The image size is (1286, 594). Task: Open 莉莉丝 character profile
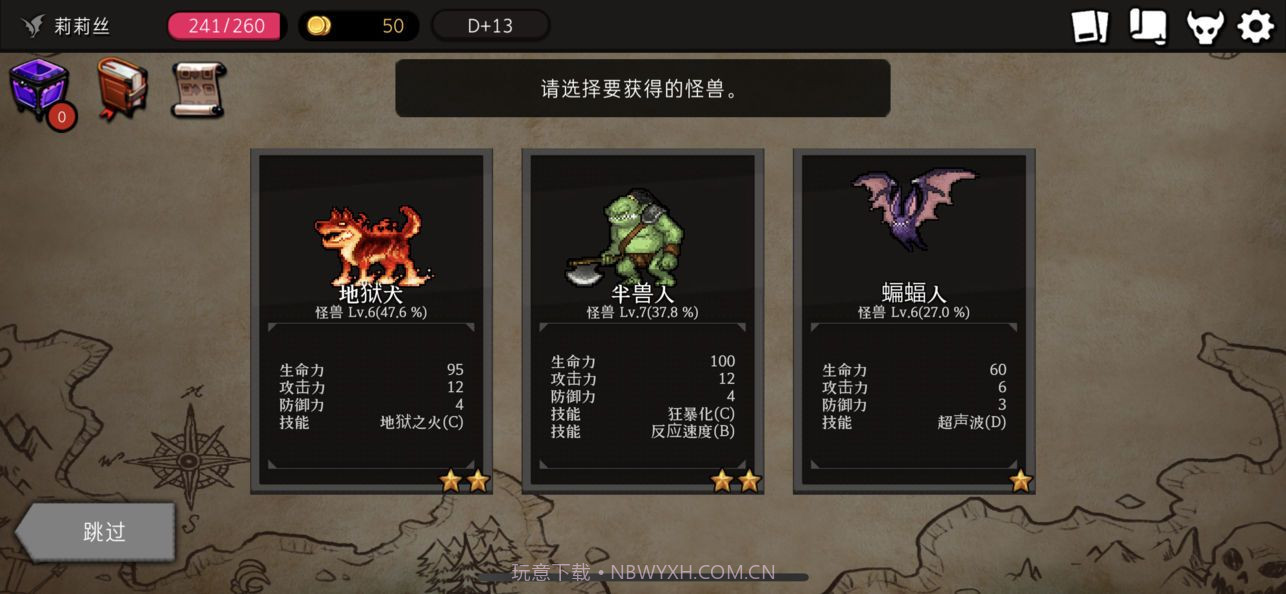66,26
